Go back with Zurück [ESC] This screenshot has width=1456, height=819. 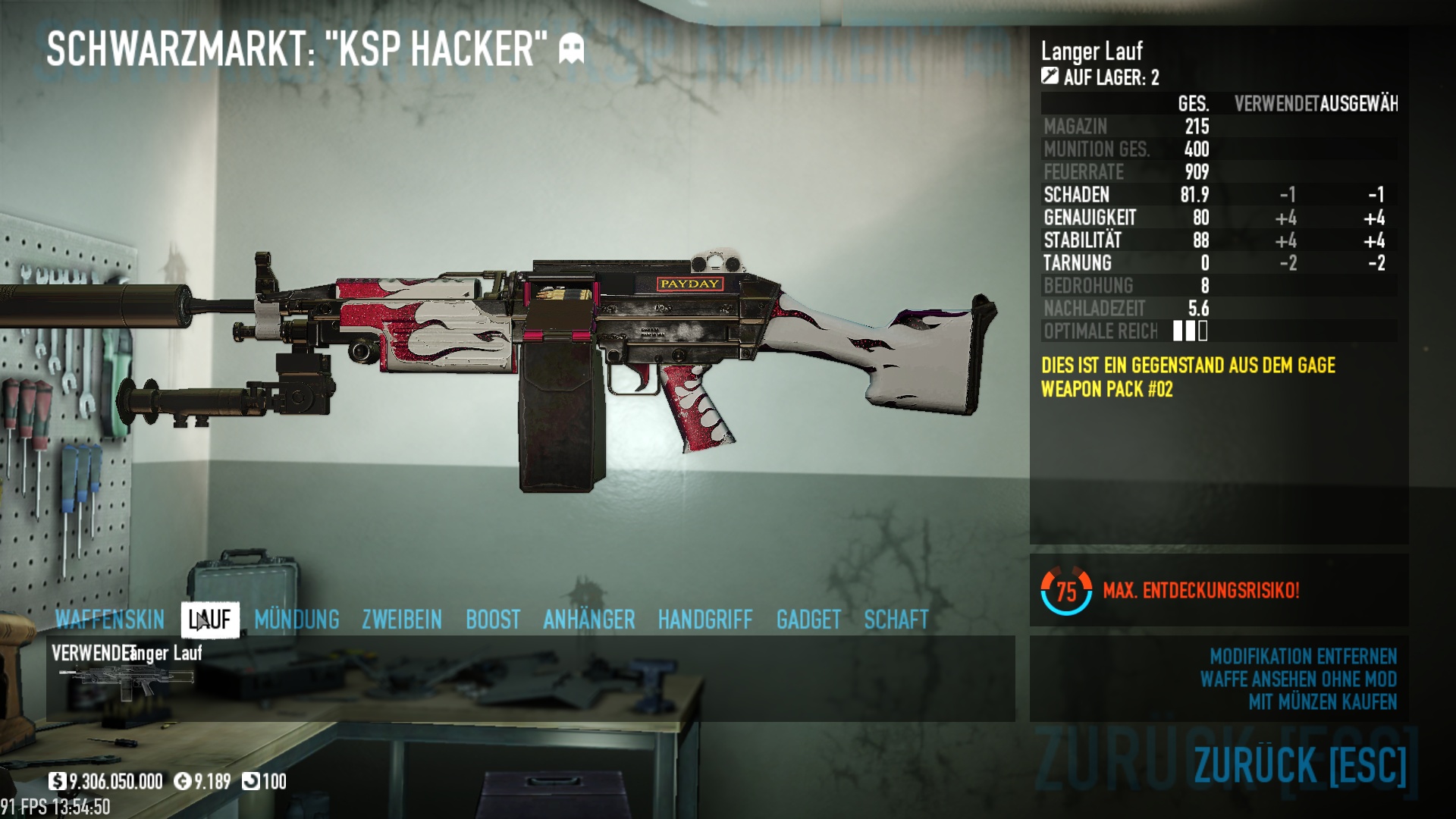pyautogui.click(x=1300, y=764)
